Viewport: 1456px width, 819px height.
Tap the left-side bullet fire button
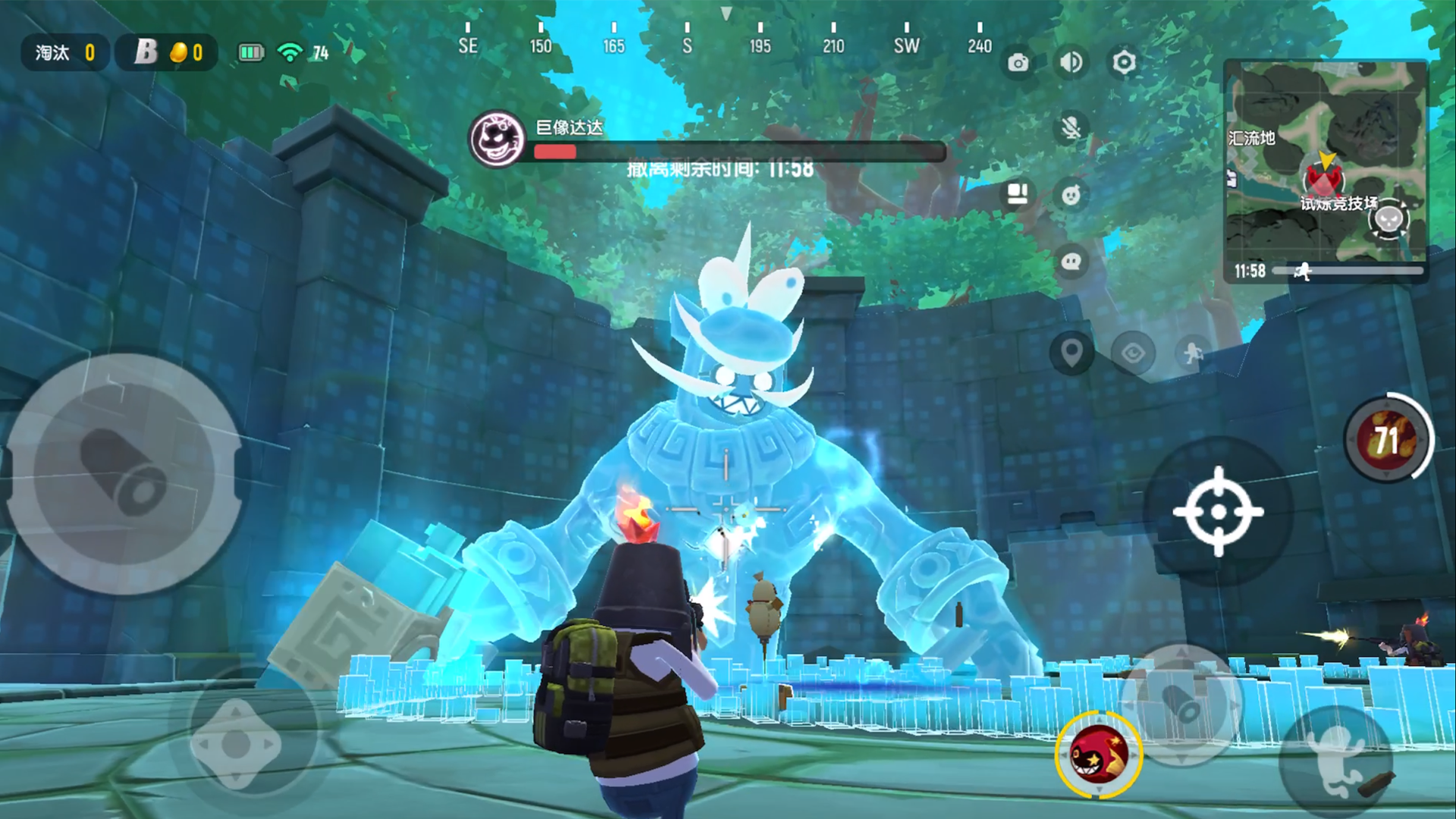124,472
